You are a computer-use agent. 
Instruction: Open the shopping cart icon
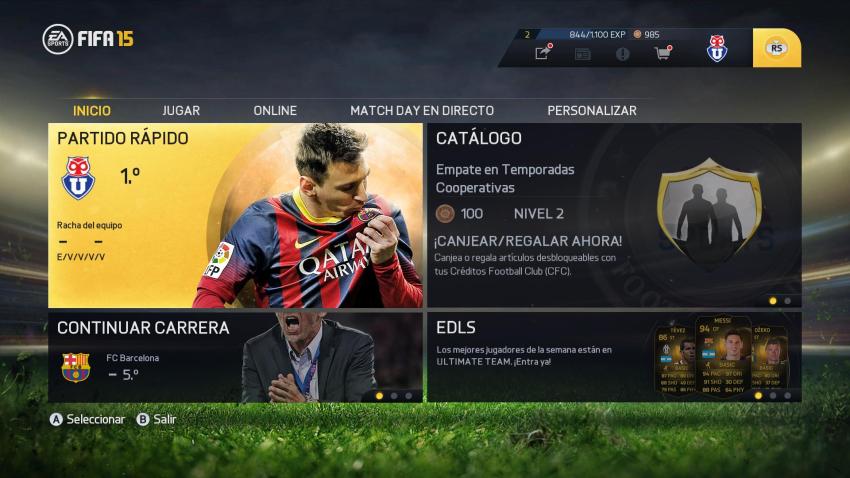662,53
